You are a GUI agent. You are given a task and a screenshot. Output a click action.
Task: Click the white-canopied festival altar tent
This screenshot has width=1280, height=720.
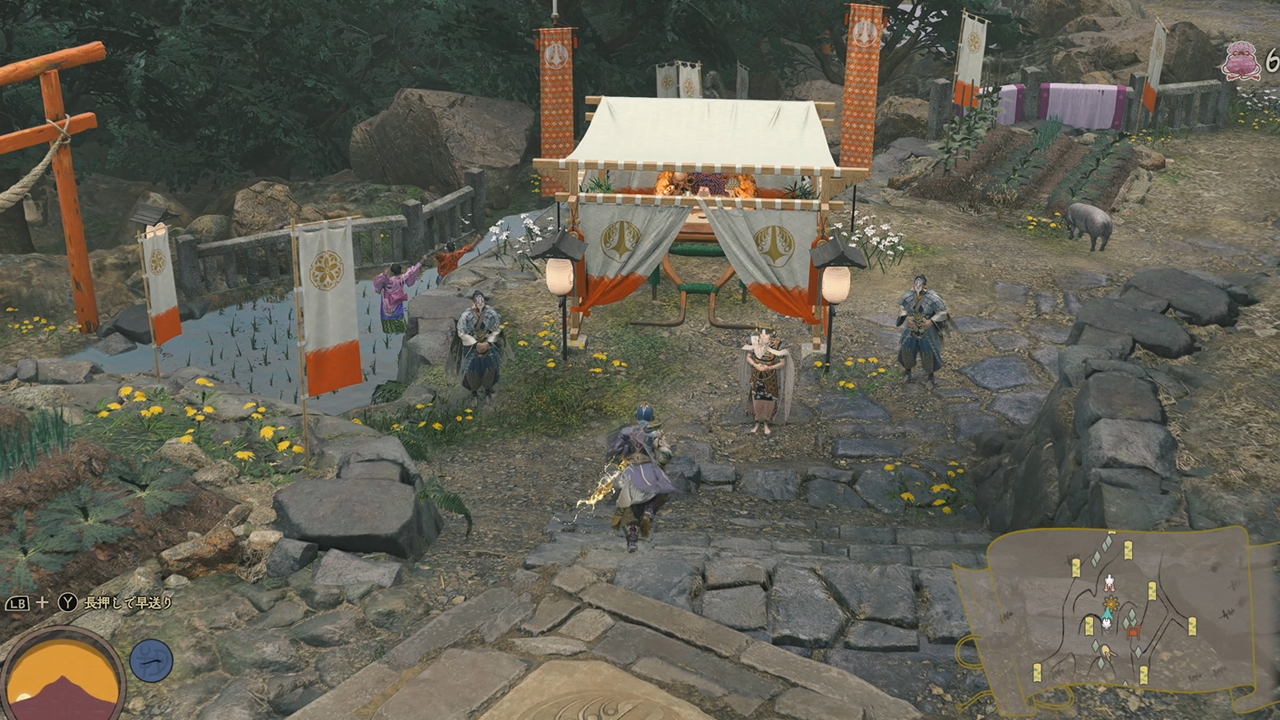pos(700,160)
